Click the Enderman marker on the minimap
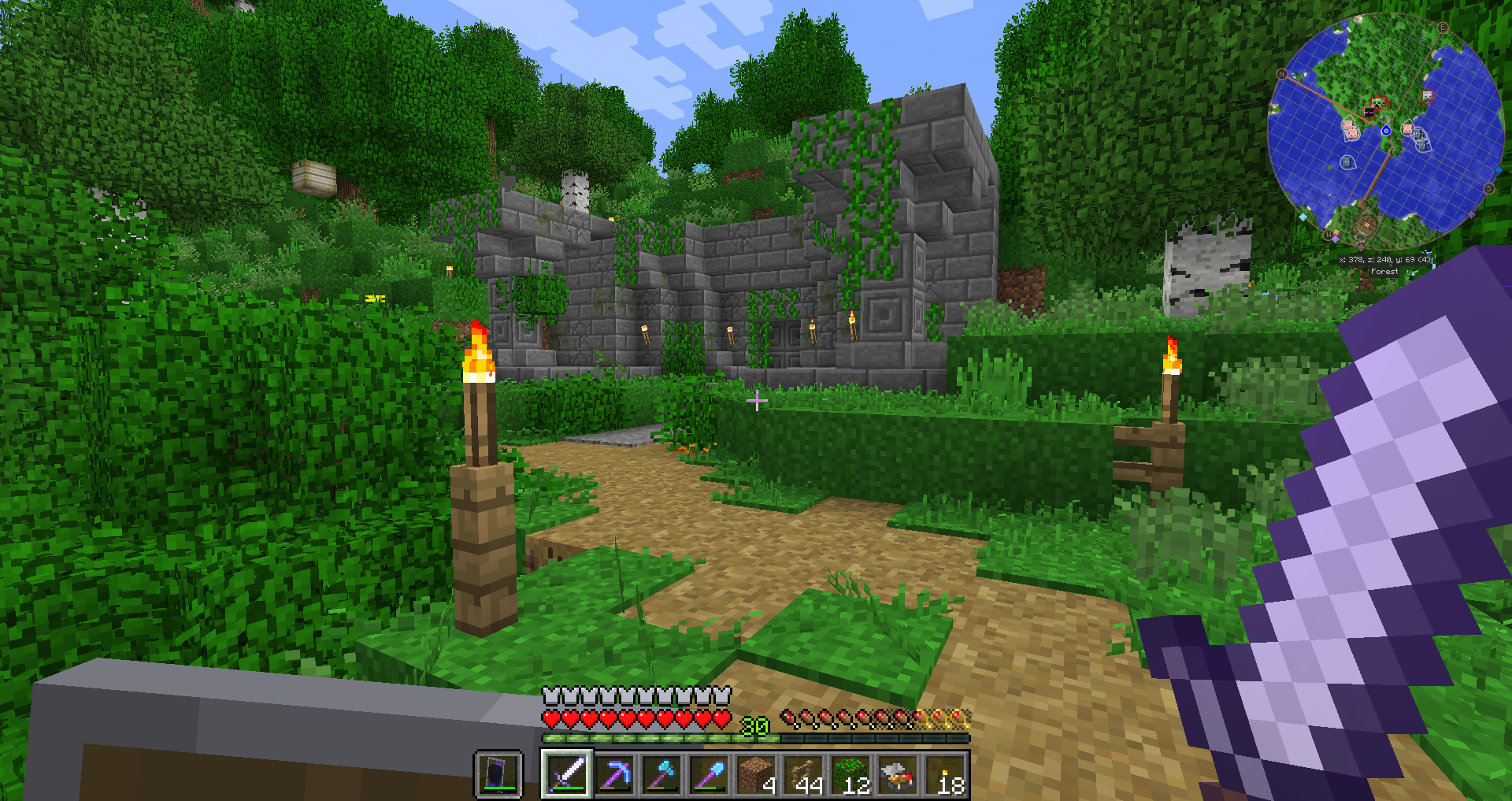Image resolution: width=1512 pixels, height=801 pixels. coord(1370,112)
